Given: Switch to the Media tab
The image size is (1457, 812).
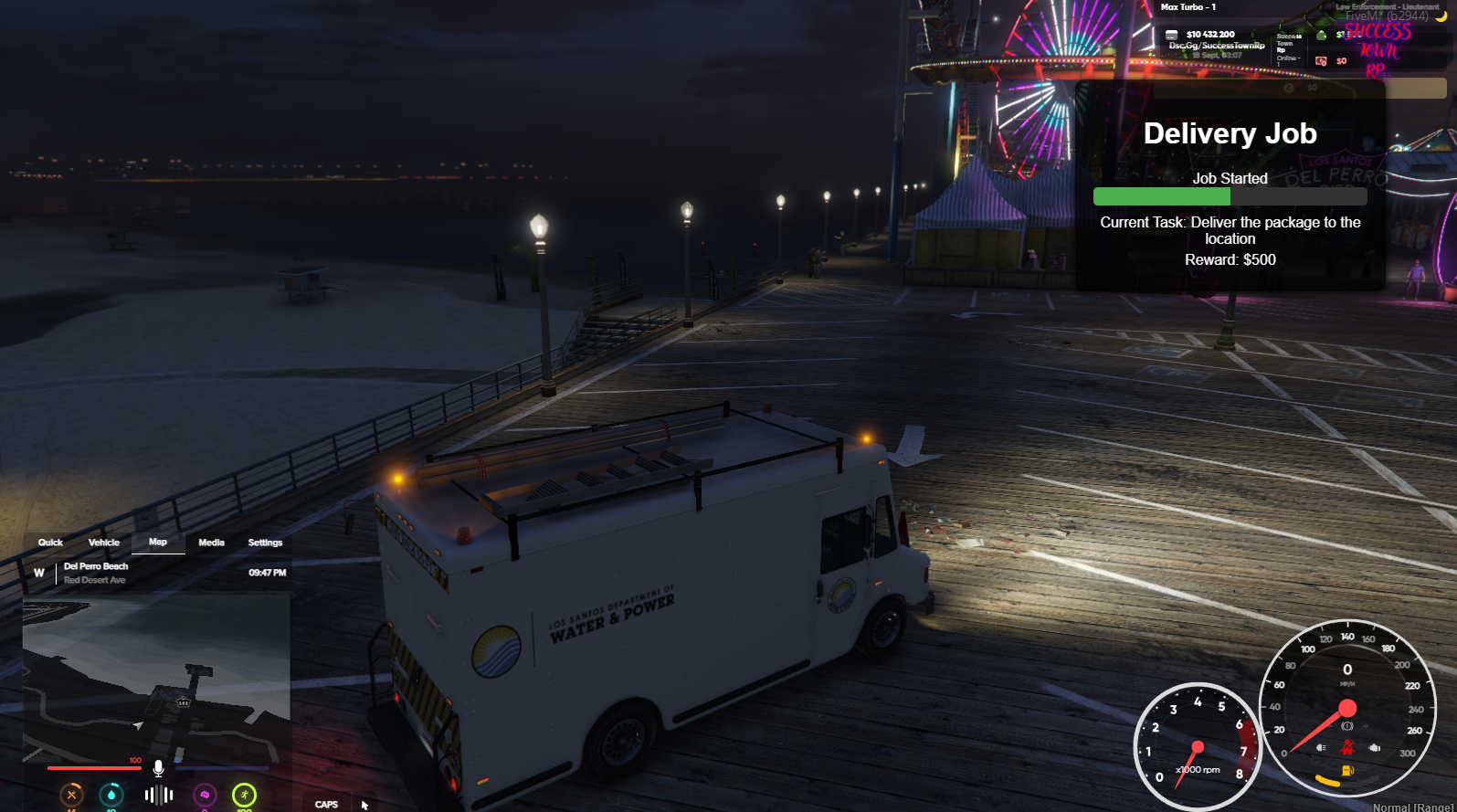Looking at the screenshot, I should 211,543.
